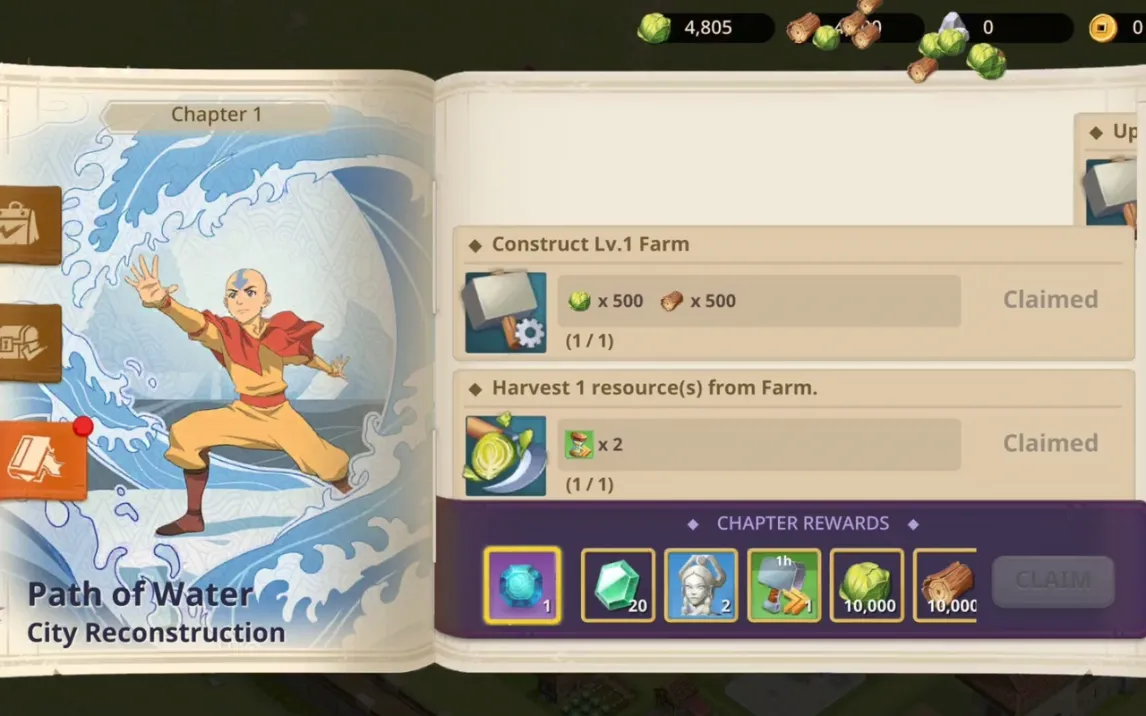Select the 10,000 cabbage food reward

[867, 586]
